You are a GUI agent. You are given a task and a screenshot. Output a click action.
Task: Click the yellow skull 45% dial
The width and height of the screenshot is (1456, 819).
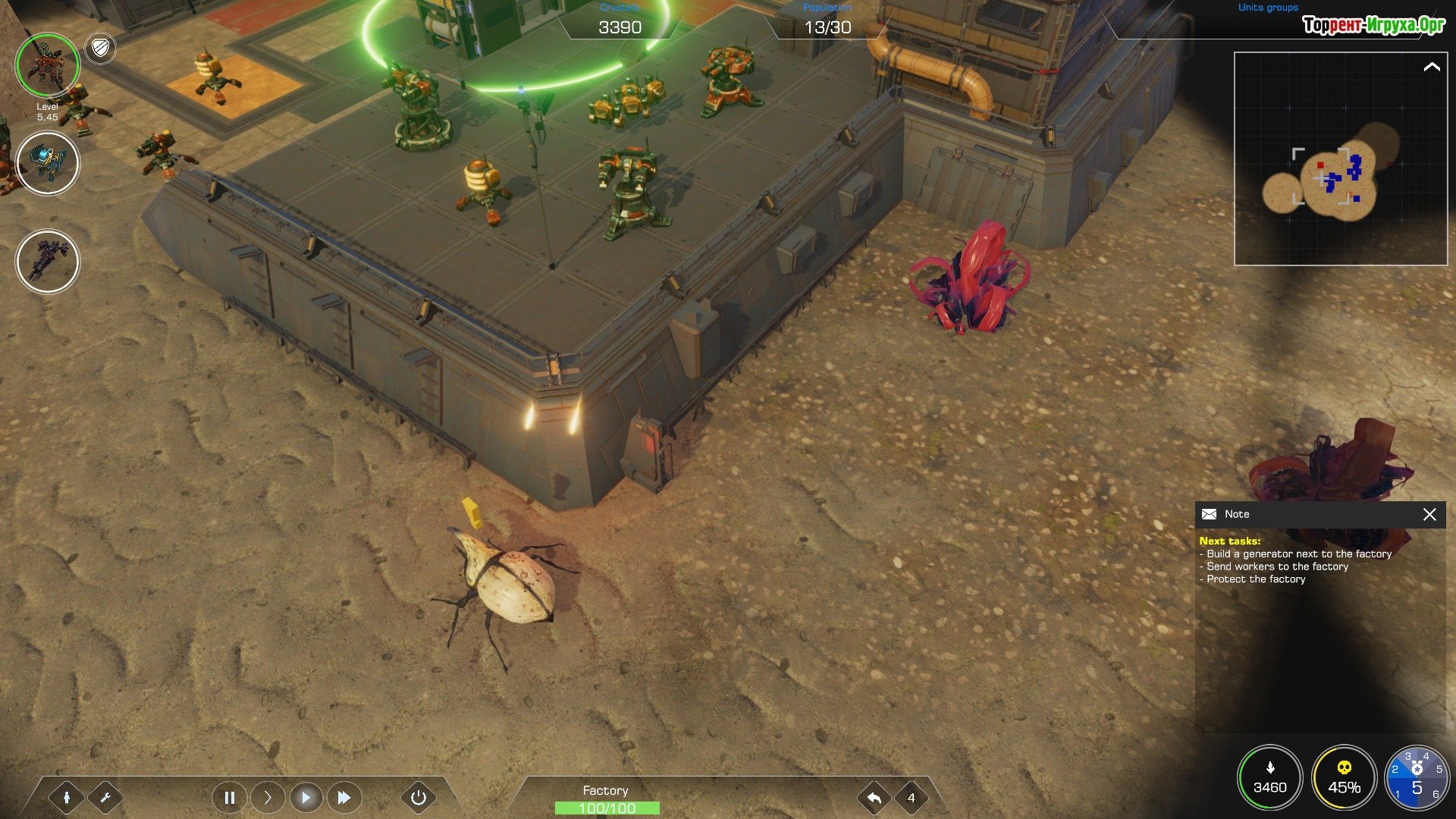coord(1344,778)
